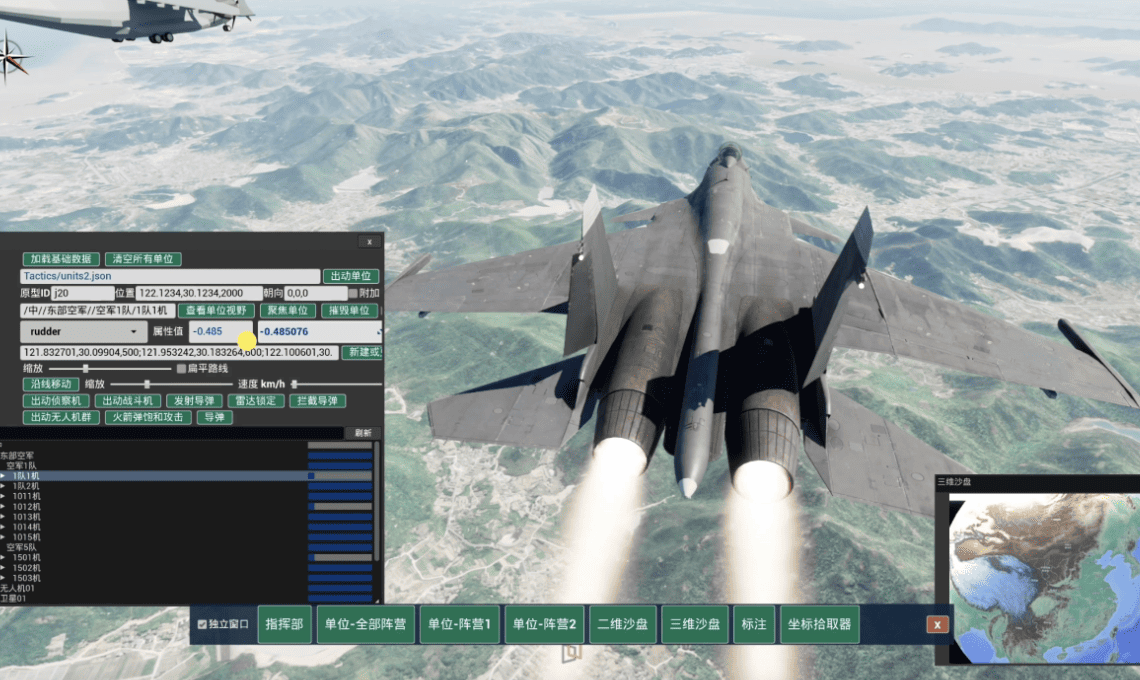Close the bottom toolbar with red X
Image resolution: width=1140 pixels, height=680 pixels.
937,624
